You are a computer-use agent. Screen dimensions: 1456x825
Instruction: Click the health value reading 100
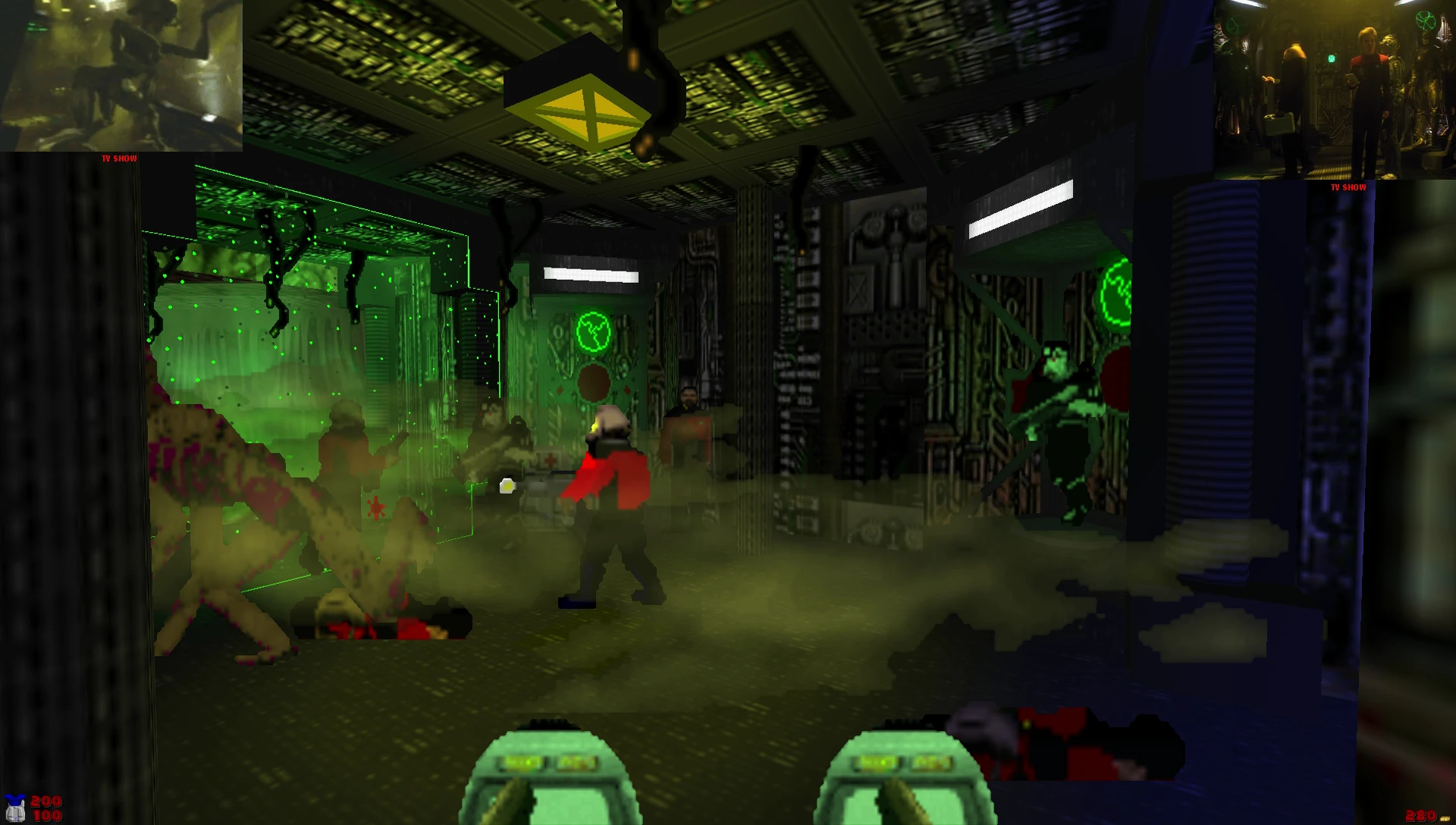tap(47, 816)
